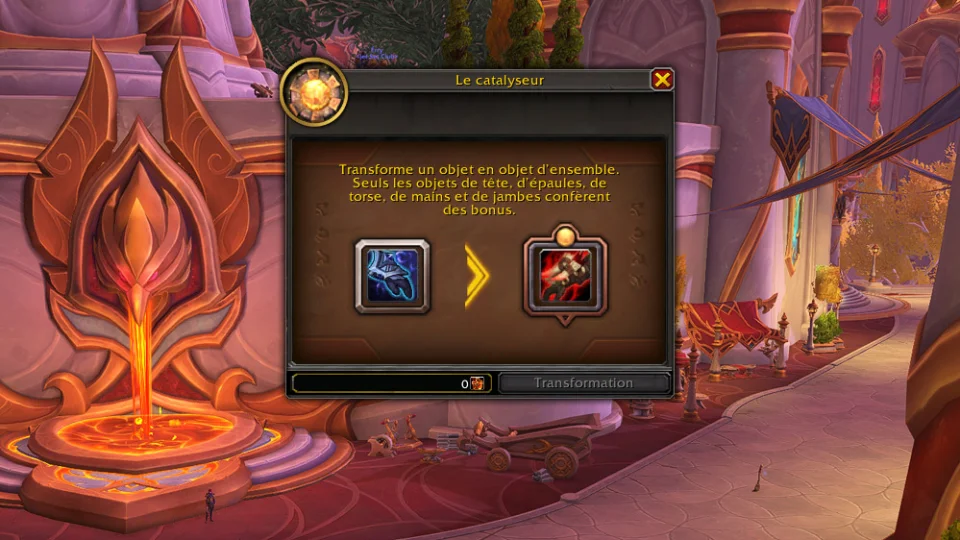Click the Transformation button
Screen dimensions: 960x540
click(583, 383)
